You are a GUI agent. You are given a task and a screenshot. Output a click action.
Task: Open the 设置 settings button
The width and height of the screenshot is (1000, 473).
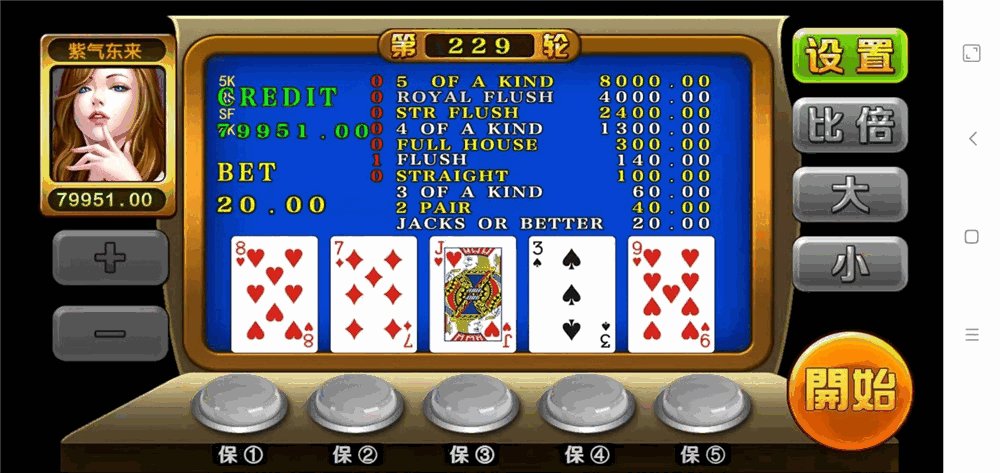pos(849,56)
